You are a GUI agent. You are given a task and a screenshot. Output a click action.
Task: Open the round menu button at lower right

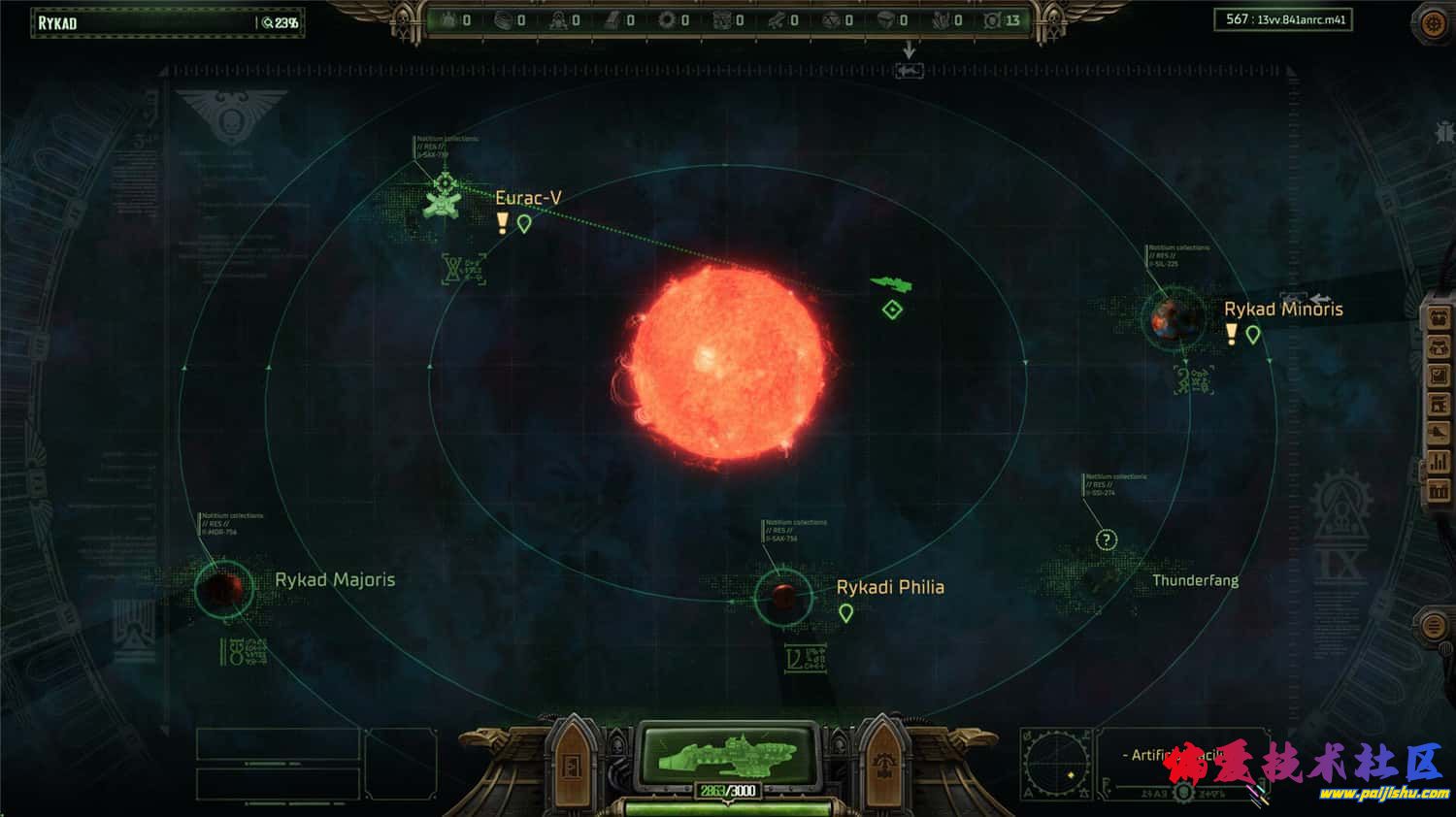pyautogui.click(x=1433, y=626)
